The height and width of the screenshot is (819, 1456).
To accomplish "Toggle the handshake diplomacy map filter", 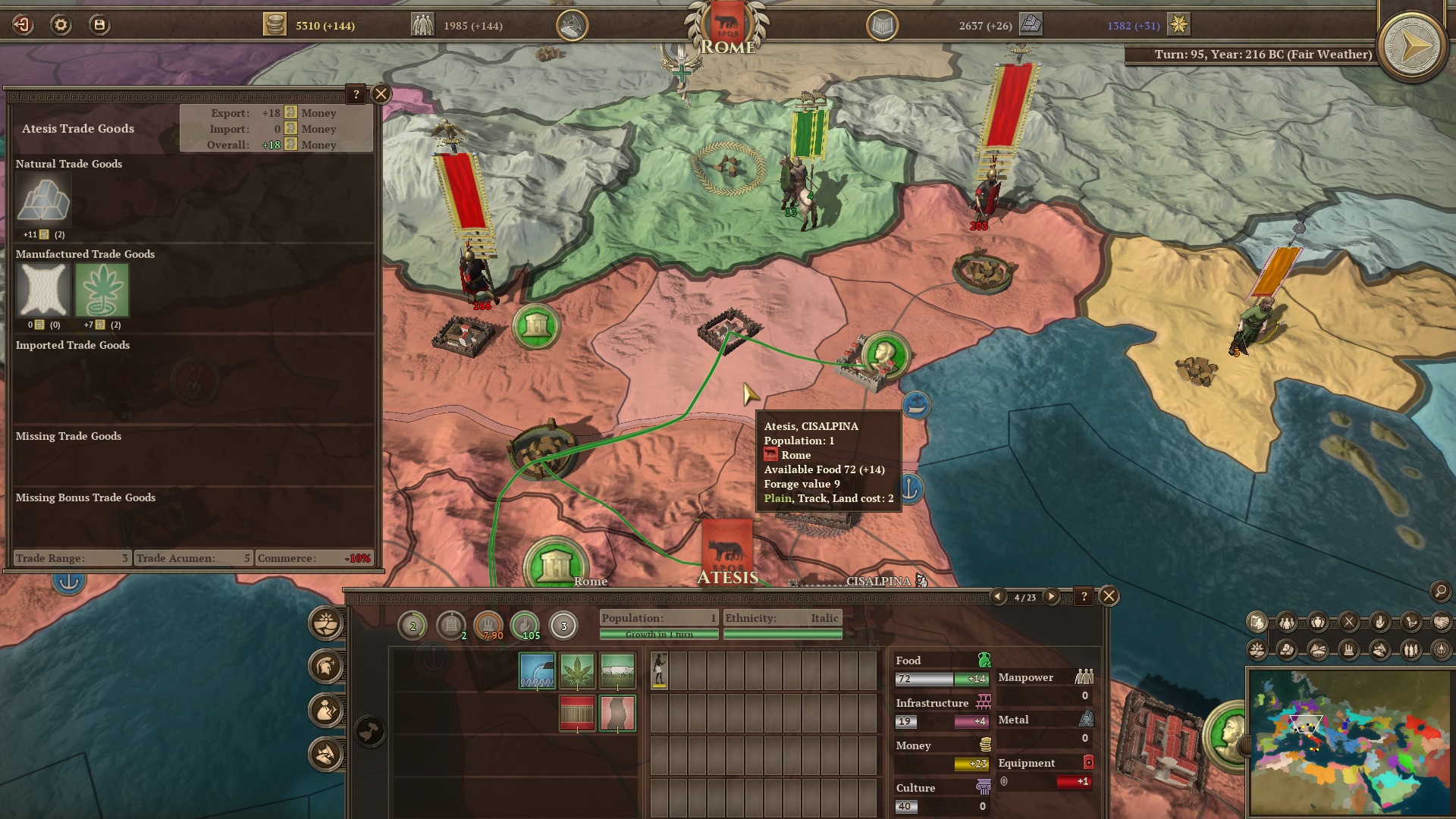I will click(x=1441, y=623).
